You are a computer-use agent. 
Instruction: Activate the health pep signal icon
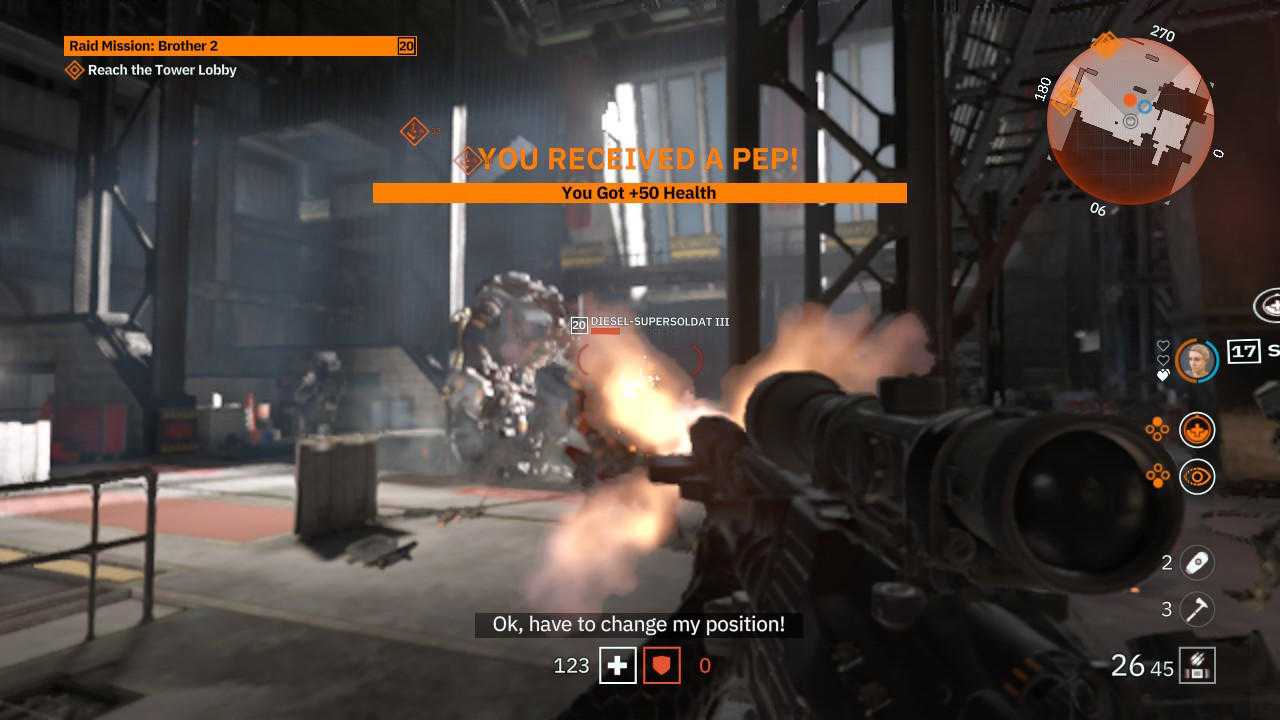click(x=1197, y=430)
